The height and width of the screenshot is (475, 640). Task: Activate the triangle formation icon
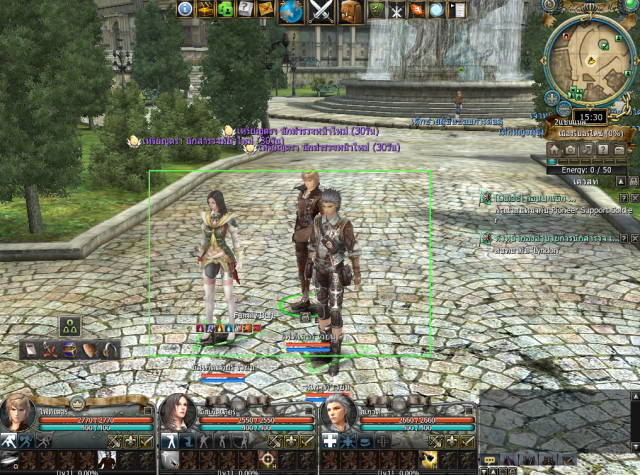point(70,325)
